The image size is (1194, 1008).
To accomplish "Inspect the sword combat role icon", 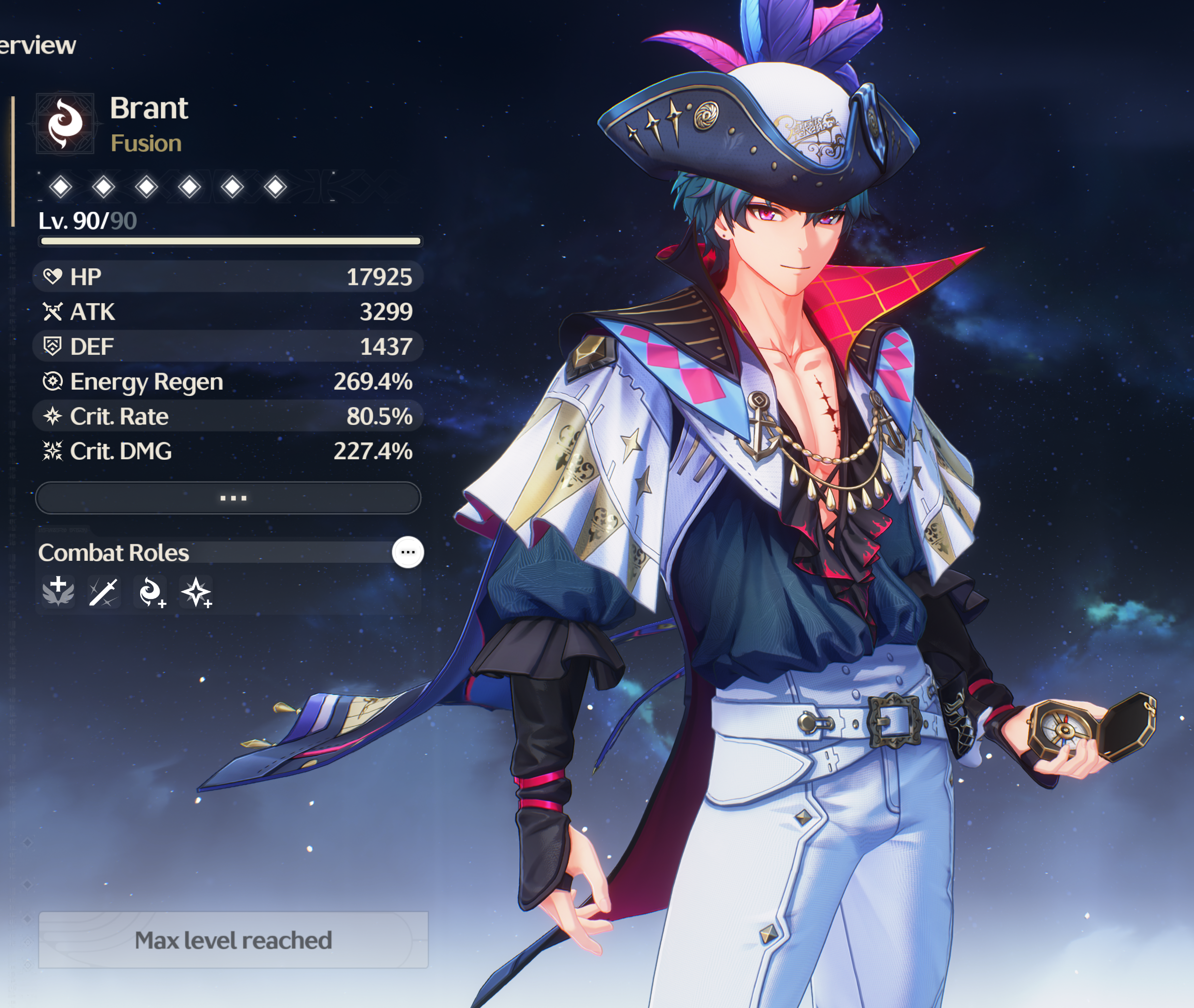I will pos(103,592).
